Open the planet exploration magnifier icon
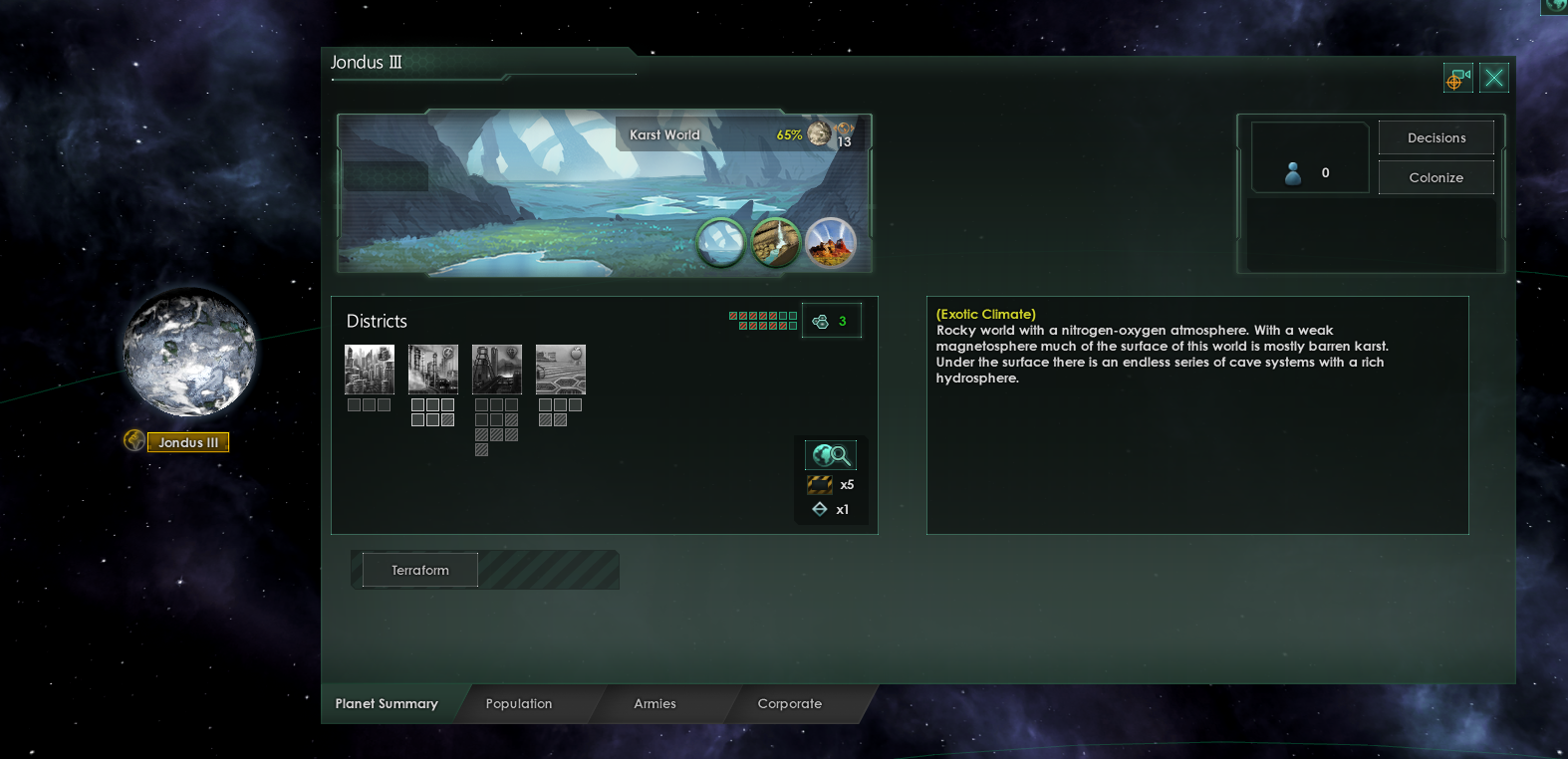Image resolution: width=1568 pixels, height=759 pixels. [x=832, y=454]
